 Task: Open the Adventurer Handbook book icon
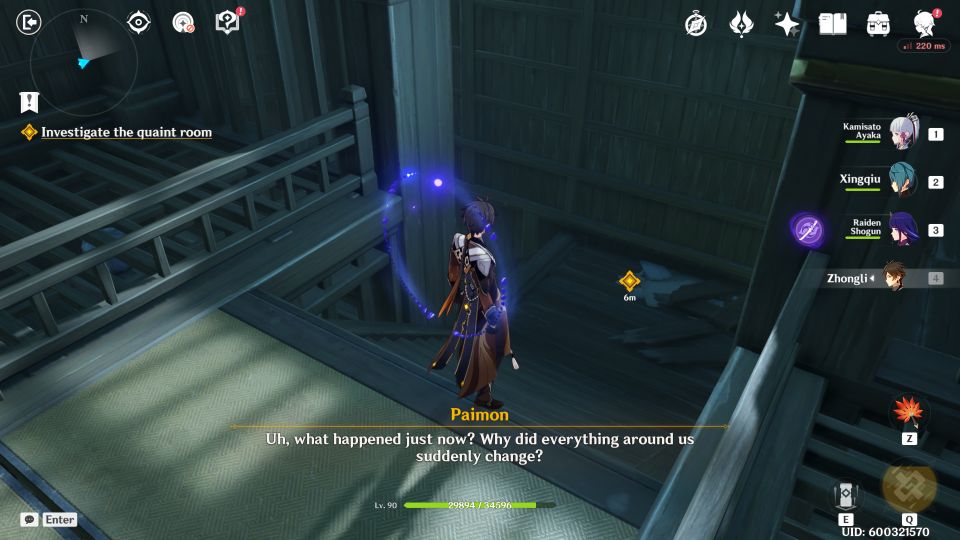(832, 24)
